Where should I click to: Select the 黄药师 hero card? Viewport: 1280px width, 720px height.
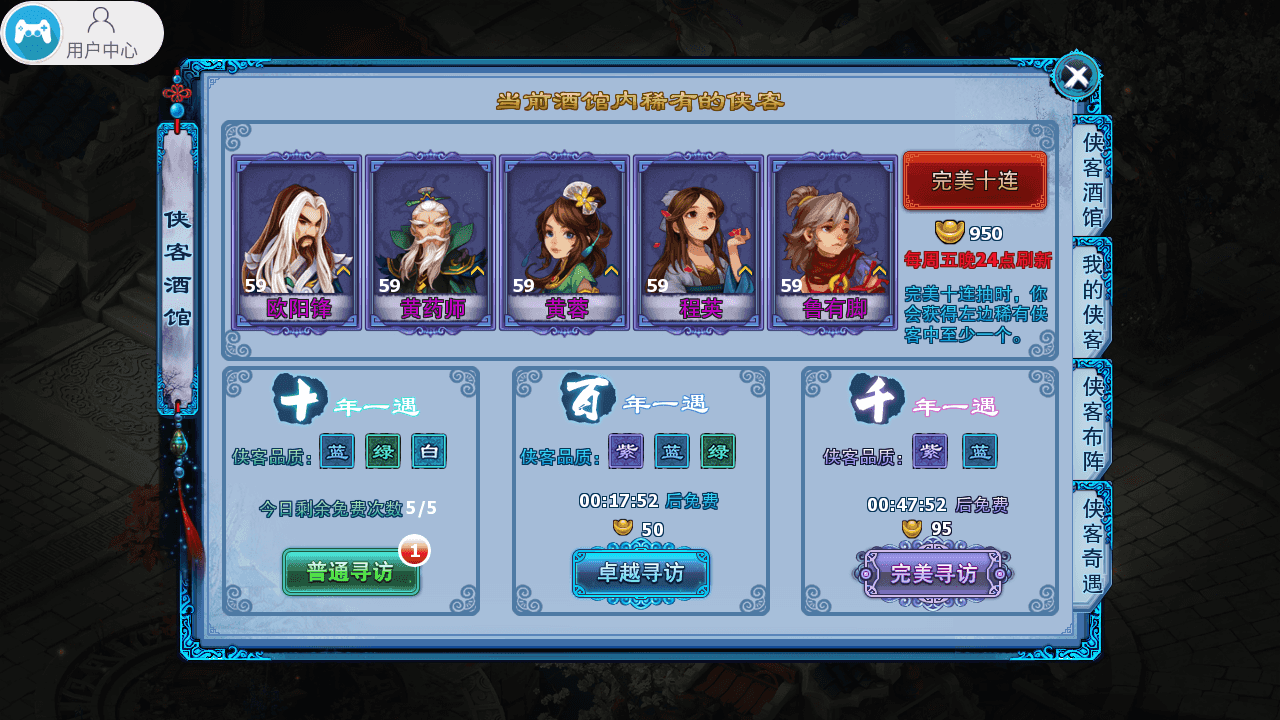pyautogui.click(x=431, y=242)
